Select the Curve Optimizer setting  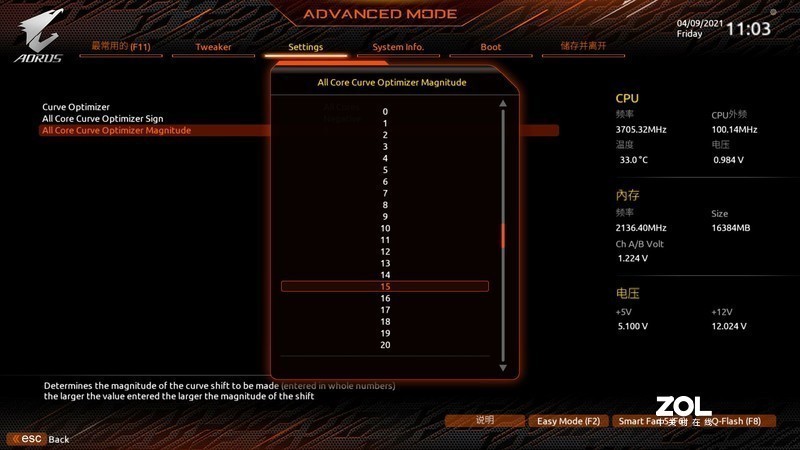tap(76, 107)
